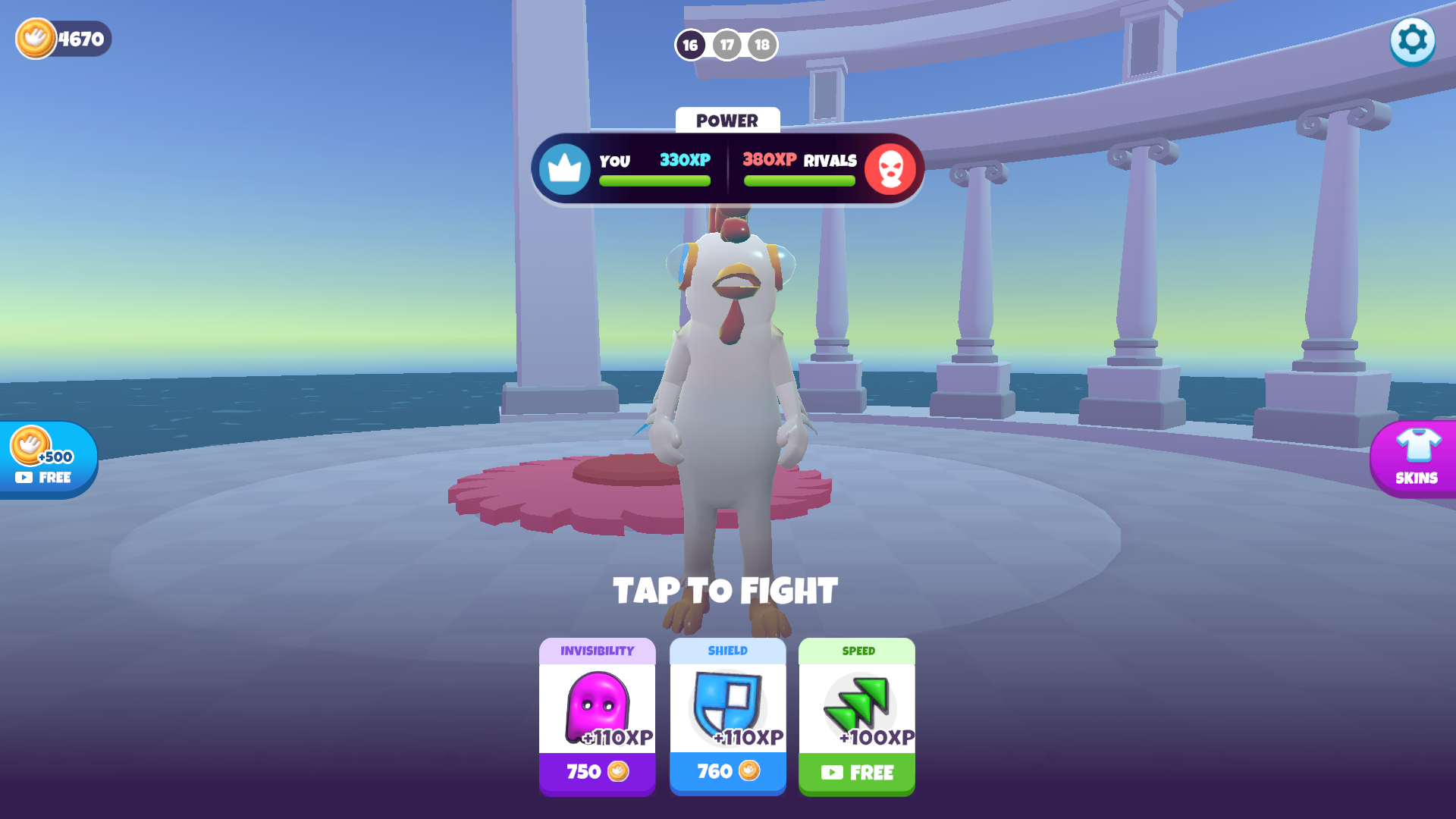Switch to the POWER tab
This screenshot has width=1456, height=819.
click(x=727, y=121)
